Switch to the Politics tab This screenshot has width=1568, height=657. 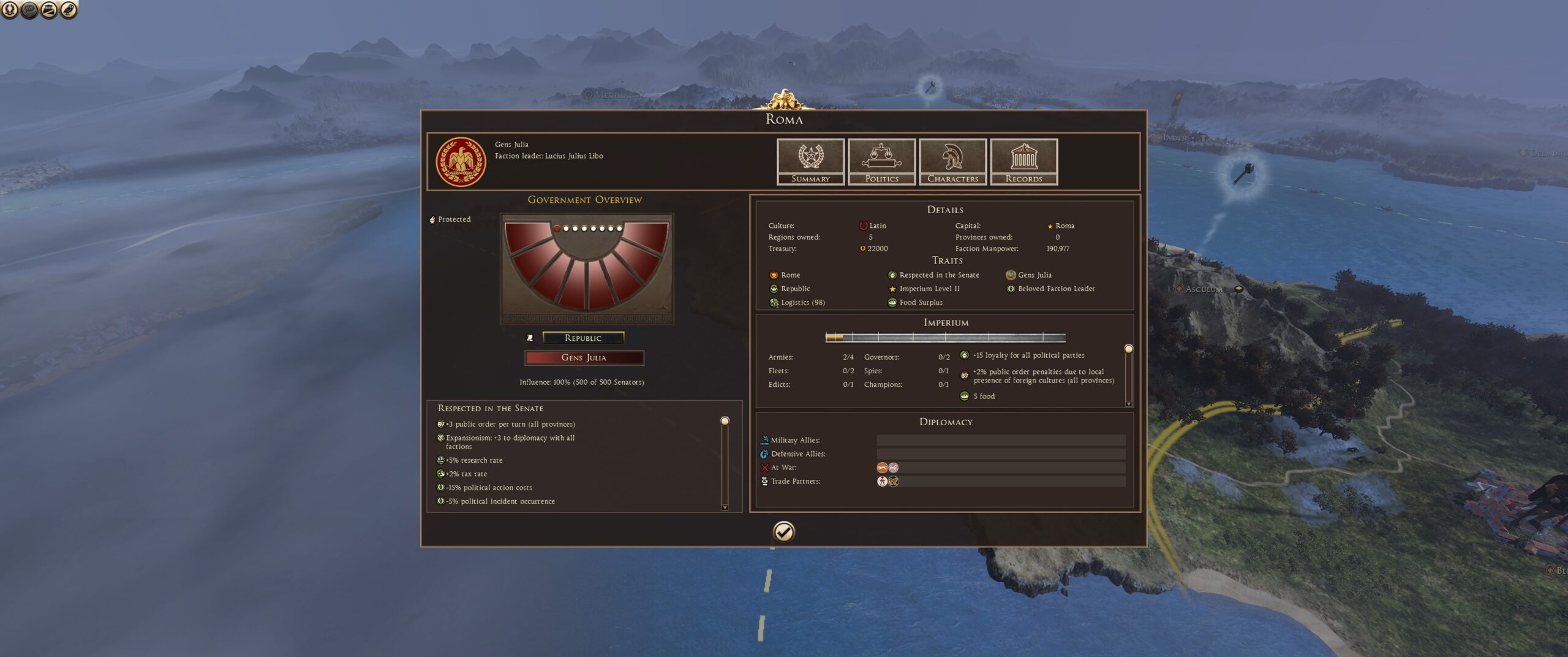tap(881, 161)
